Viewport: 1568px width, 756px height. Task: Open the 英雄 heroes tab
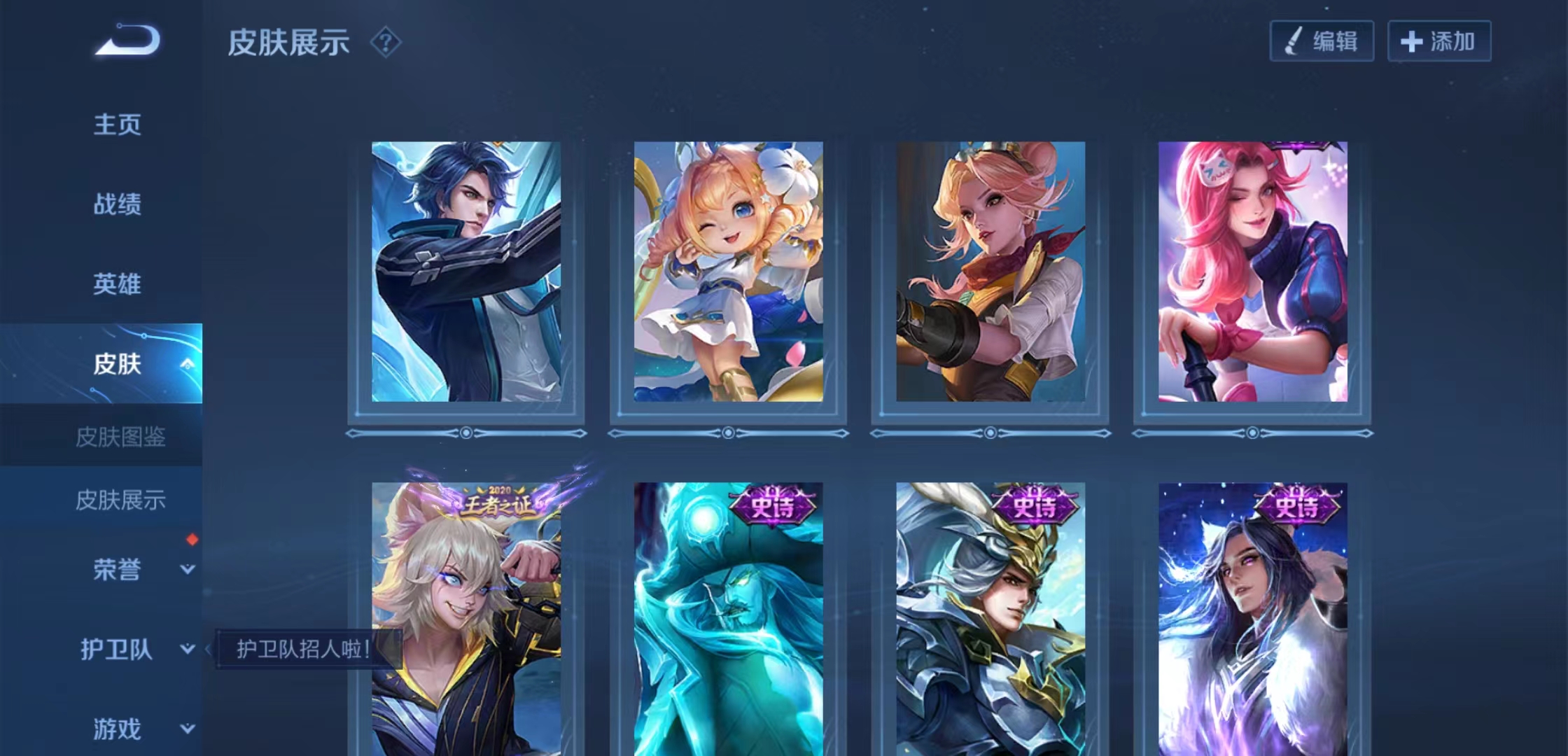[117, 284]
